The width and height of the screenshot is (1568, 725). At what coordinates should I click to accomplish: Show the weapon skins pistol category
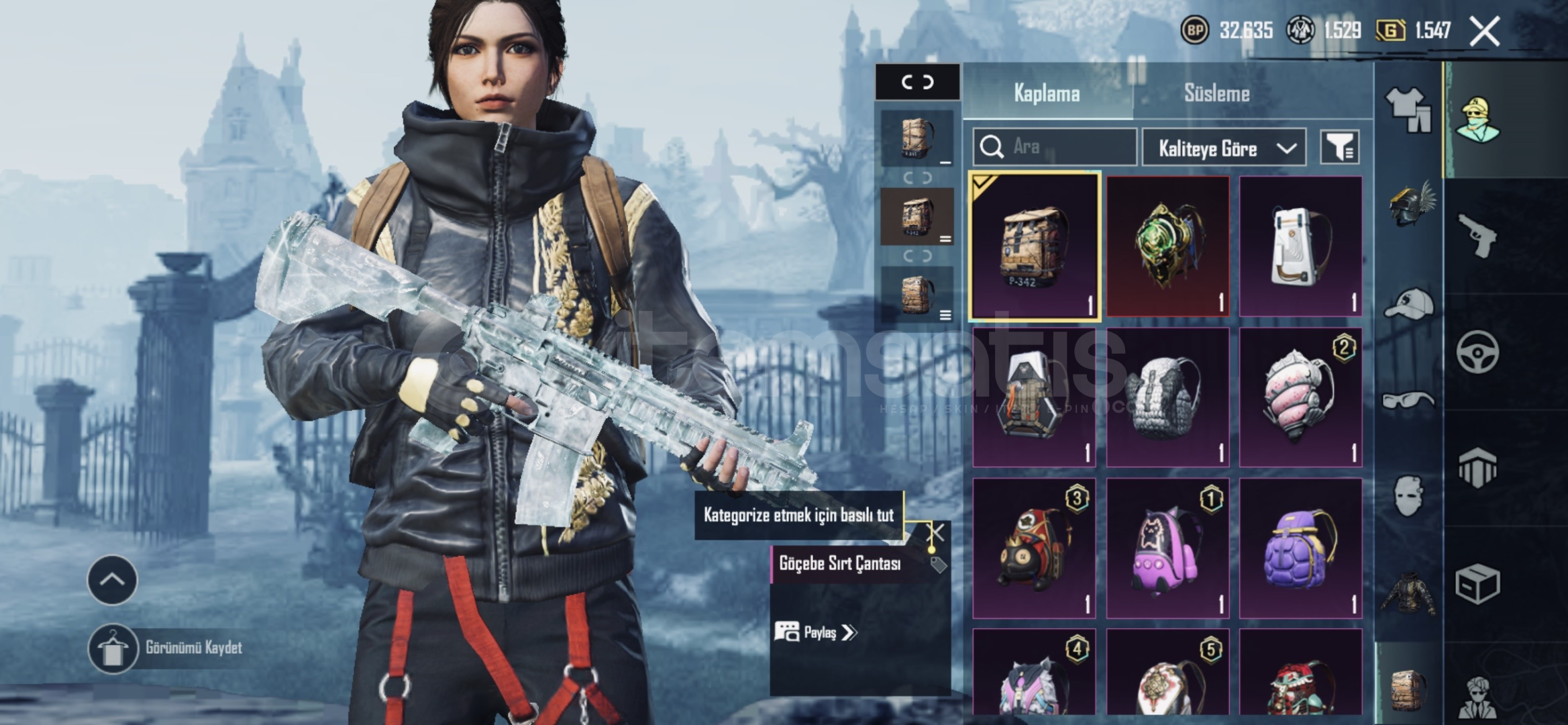(1477, 235)
